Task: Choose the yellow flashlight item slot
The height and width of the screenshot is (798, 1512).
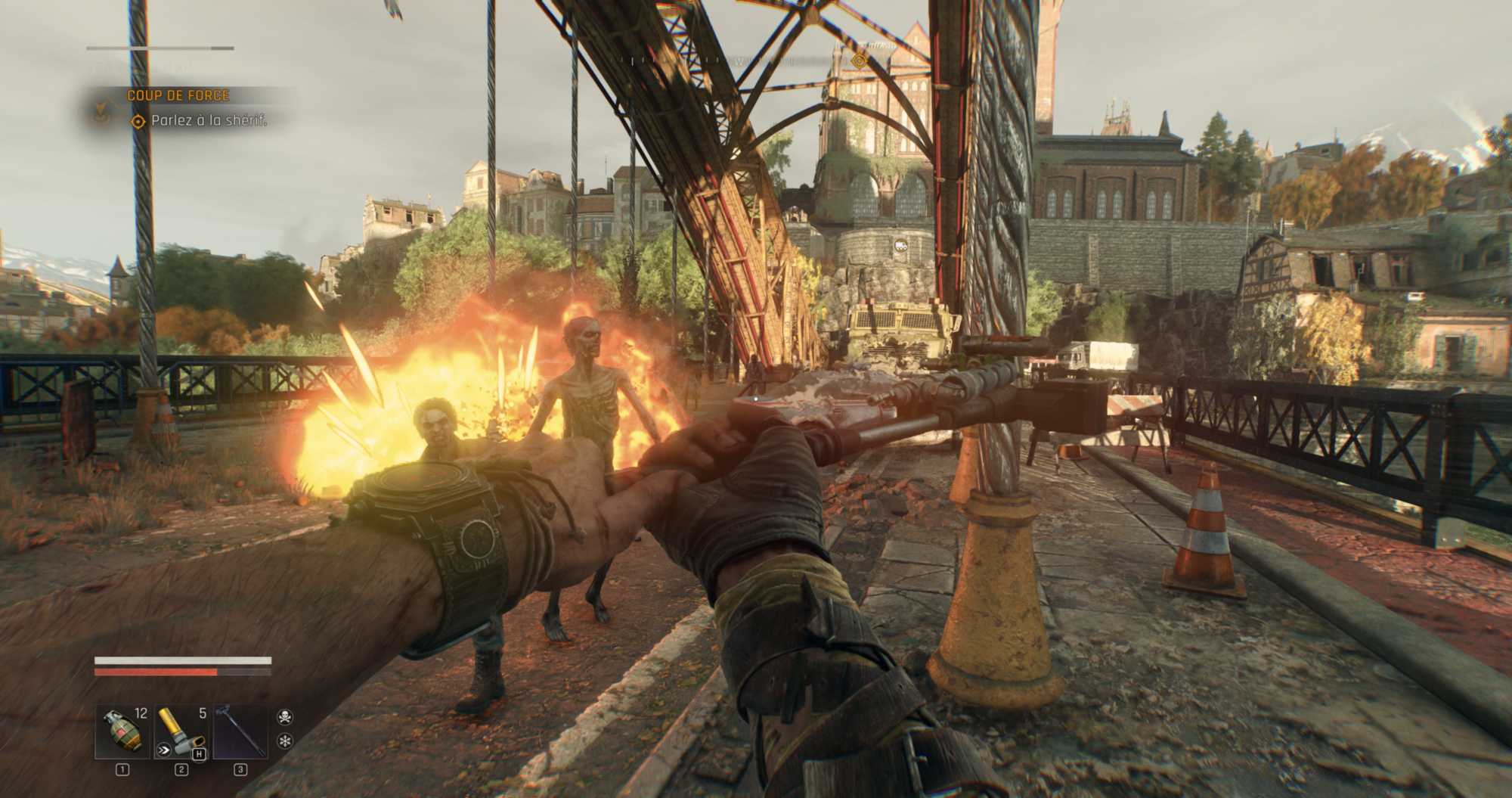Action: point(181,732)
